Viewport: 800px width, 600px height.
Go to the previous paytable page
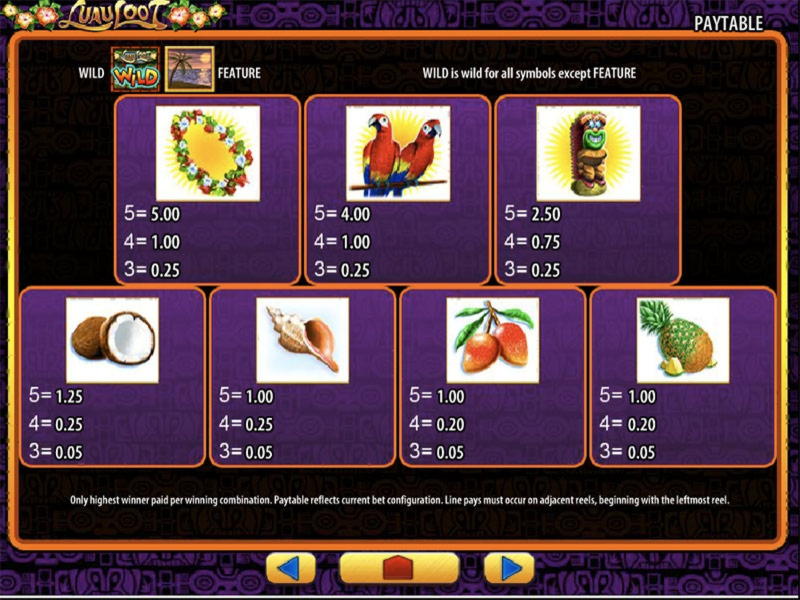[x=290, y=568]
